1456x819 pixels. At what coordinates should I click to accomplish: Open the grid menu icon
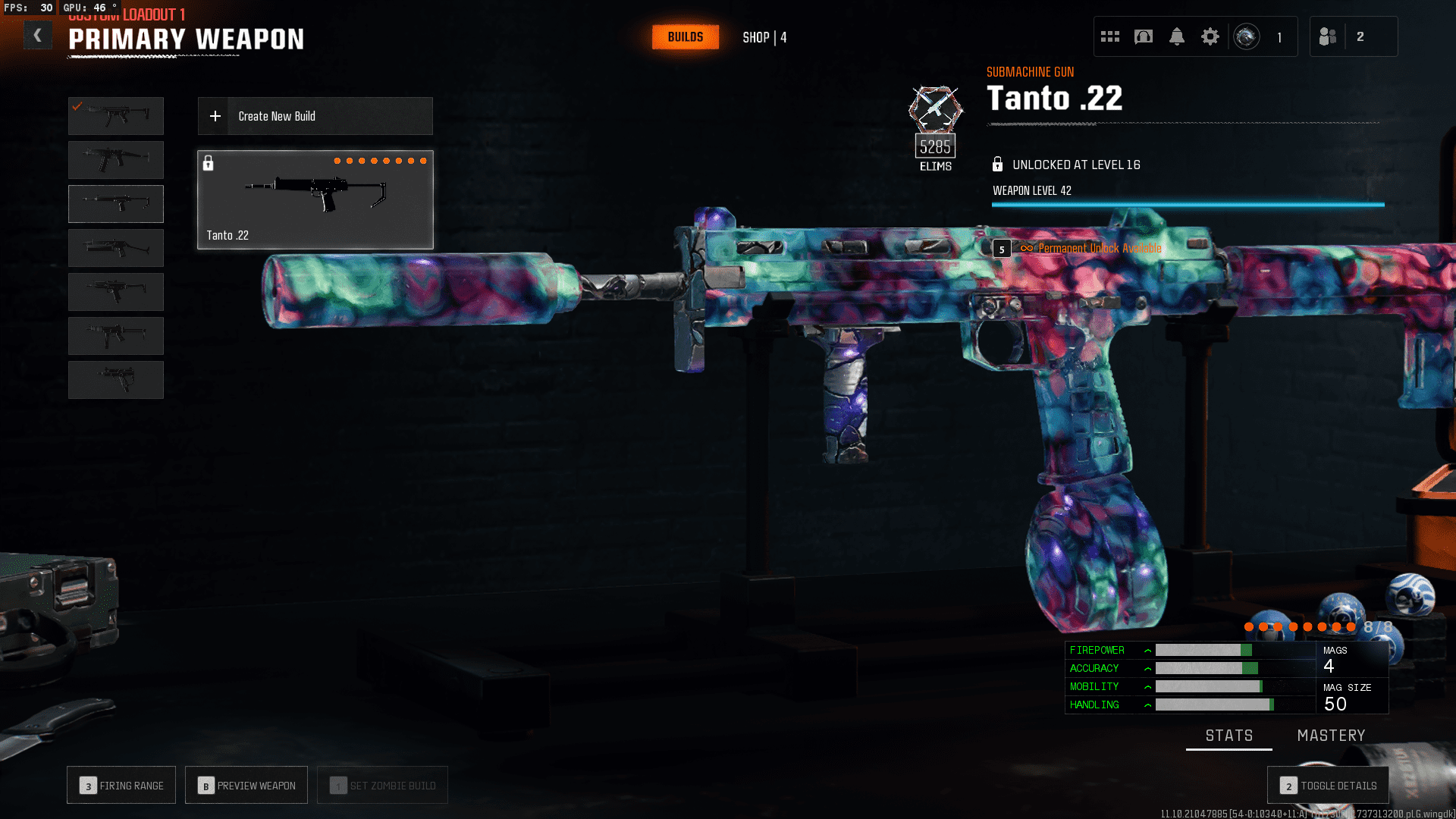click(1109, 36)
